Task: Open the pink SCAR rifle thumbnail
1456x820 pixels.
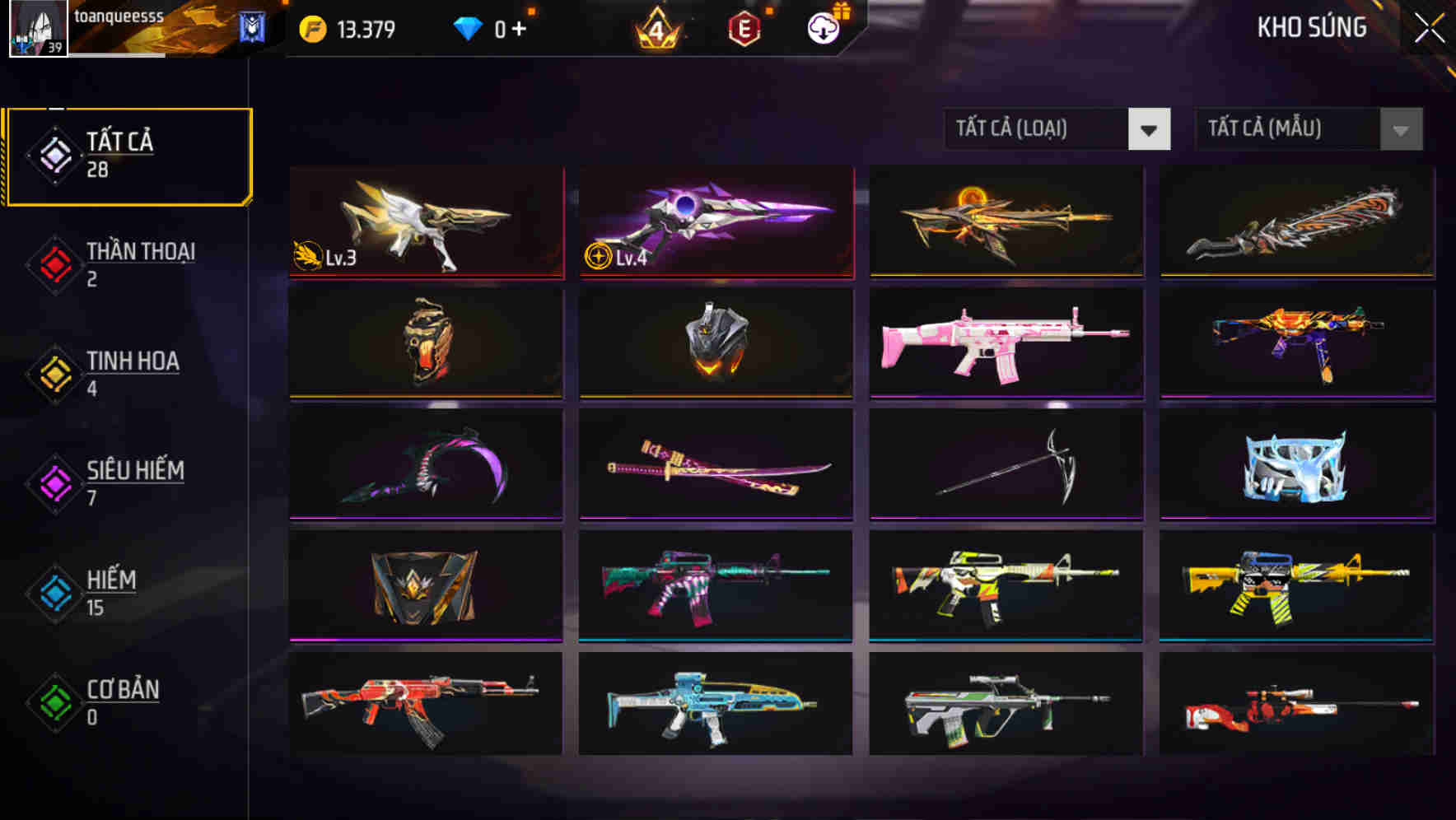Action: [x=1005, y=344]
